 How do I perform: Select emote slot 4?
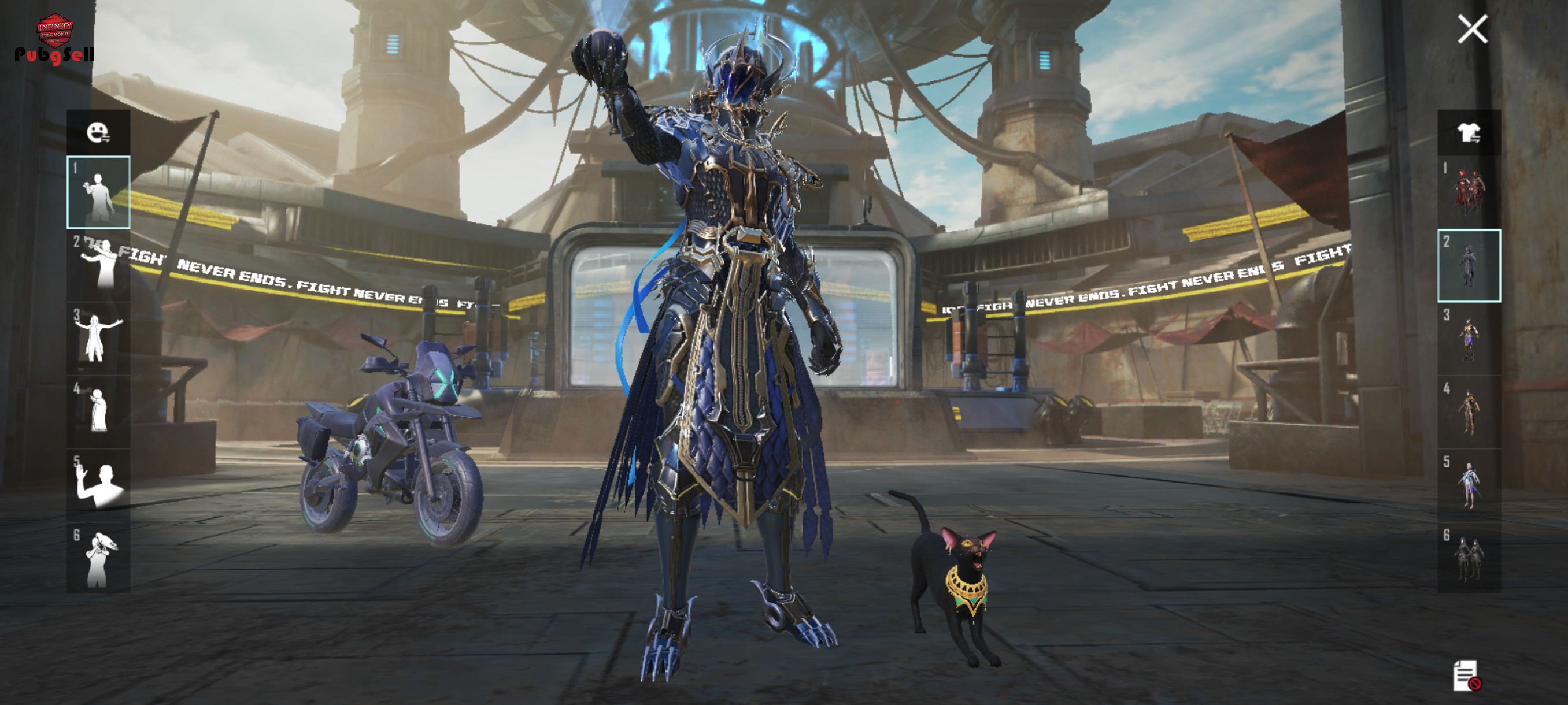pos(98,411)
